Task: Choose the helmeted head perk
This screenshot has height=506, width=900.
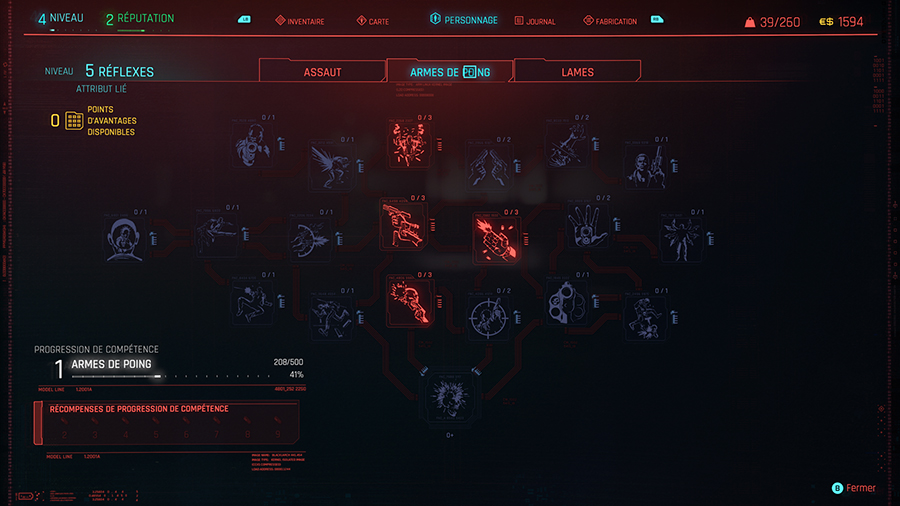Action: (x=127, y=240)
